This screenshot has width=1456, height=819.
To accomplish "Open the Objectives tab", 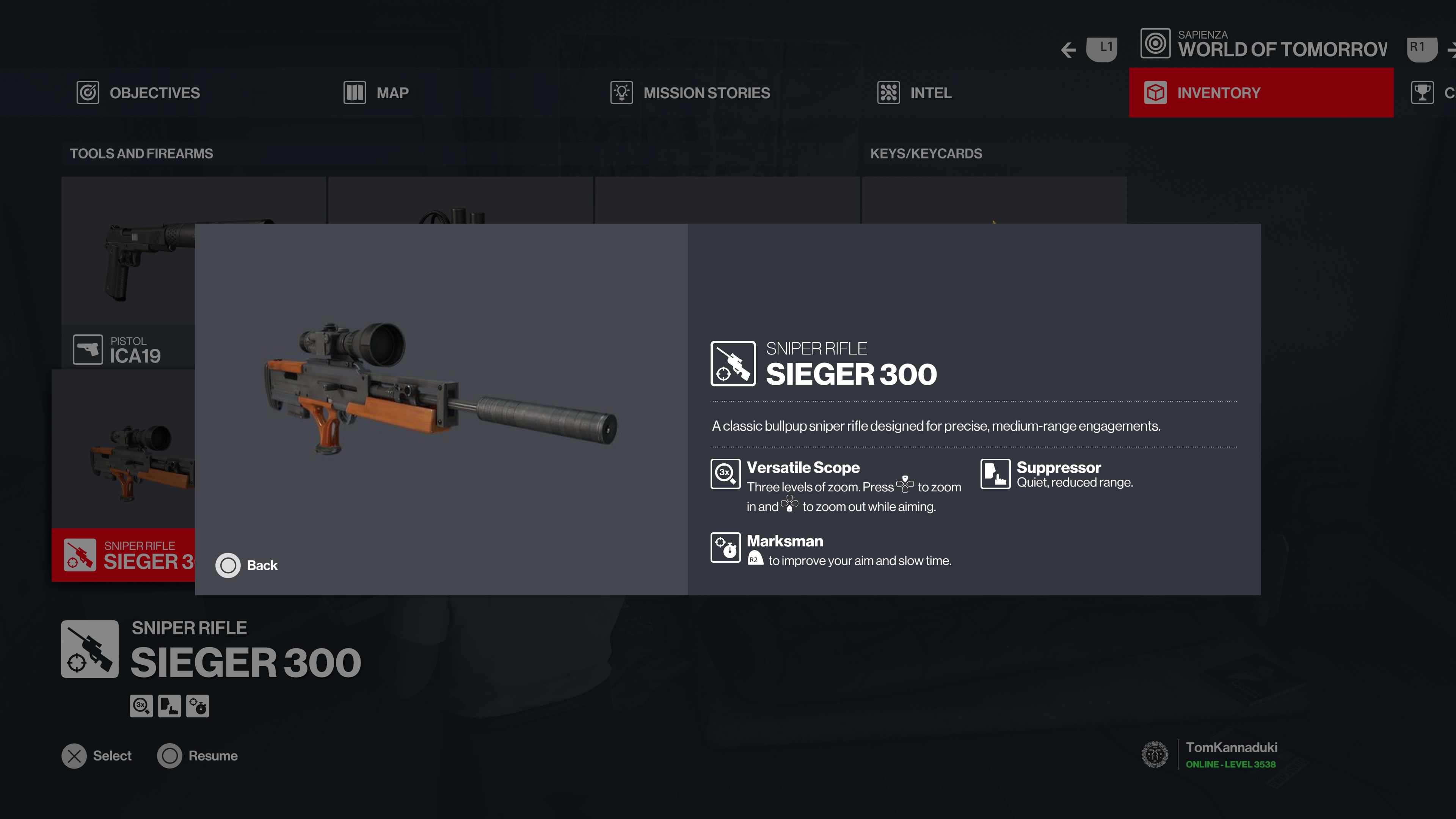I will coord(138,93).
